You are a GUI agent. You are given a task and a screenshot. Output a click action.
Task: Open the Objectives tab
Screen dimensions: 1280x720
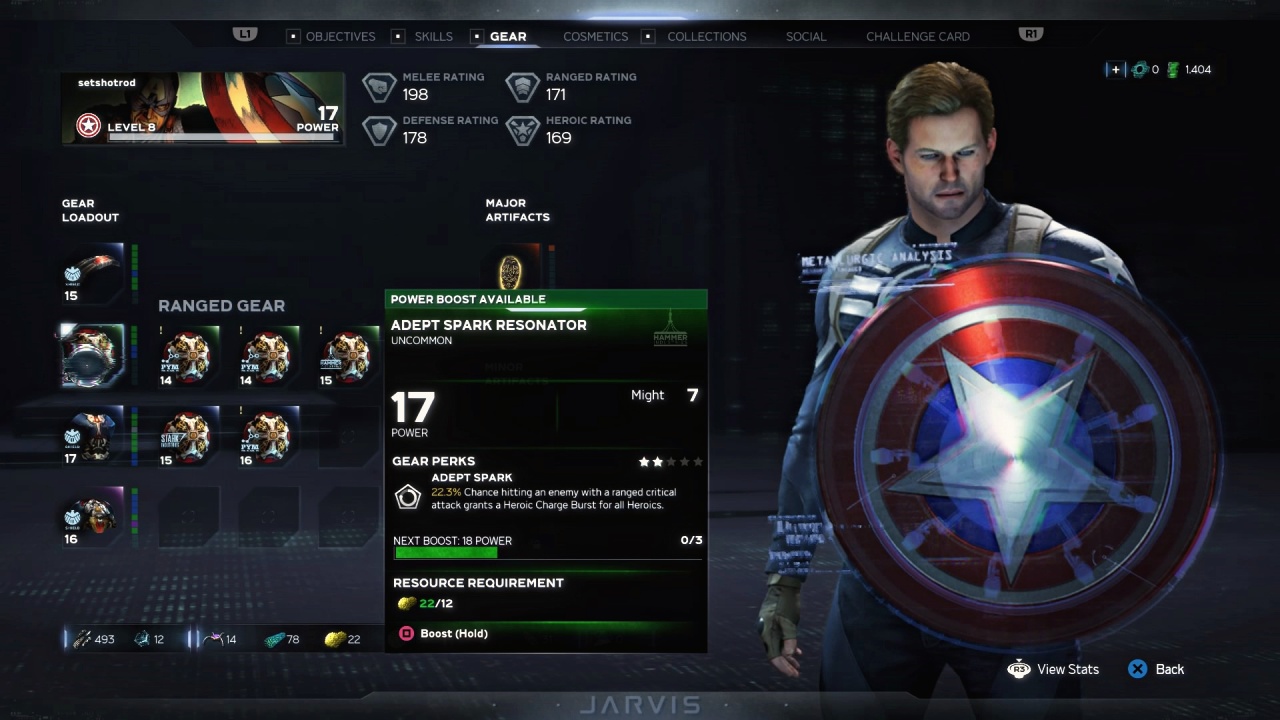tap(340, 36)
